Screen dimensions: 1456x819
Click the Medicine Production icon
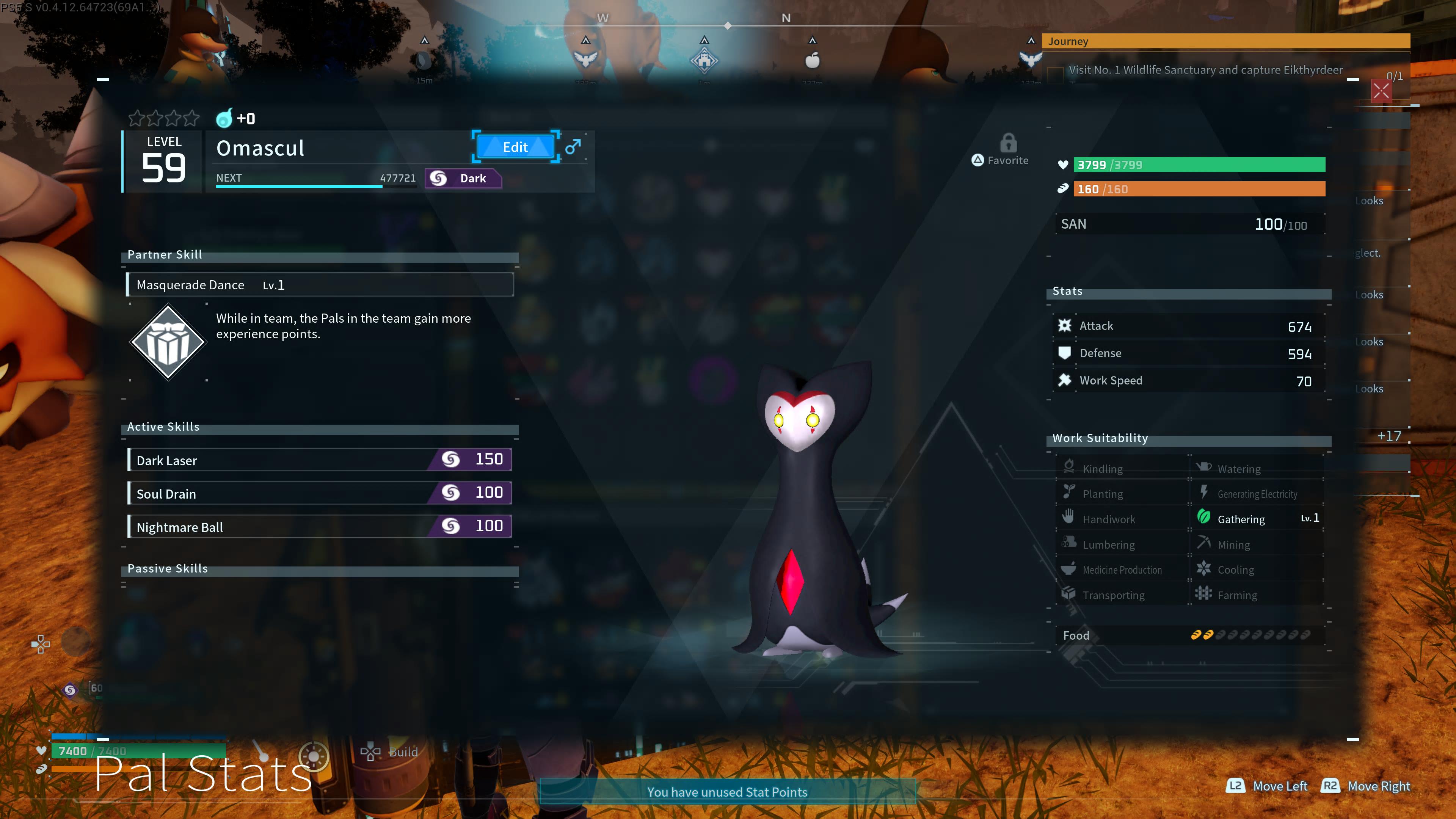point(1068,569)
